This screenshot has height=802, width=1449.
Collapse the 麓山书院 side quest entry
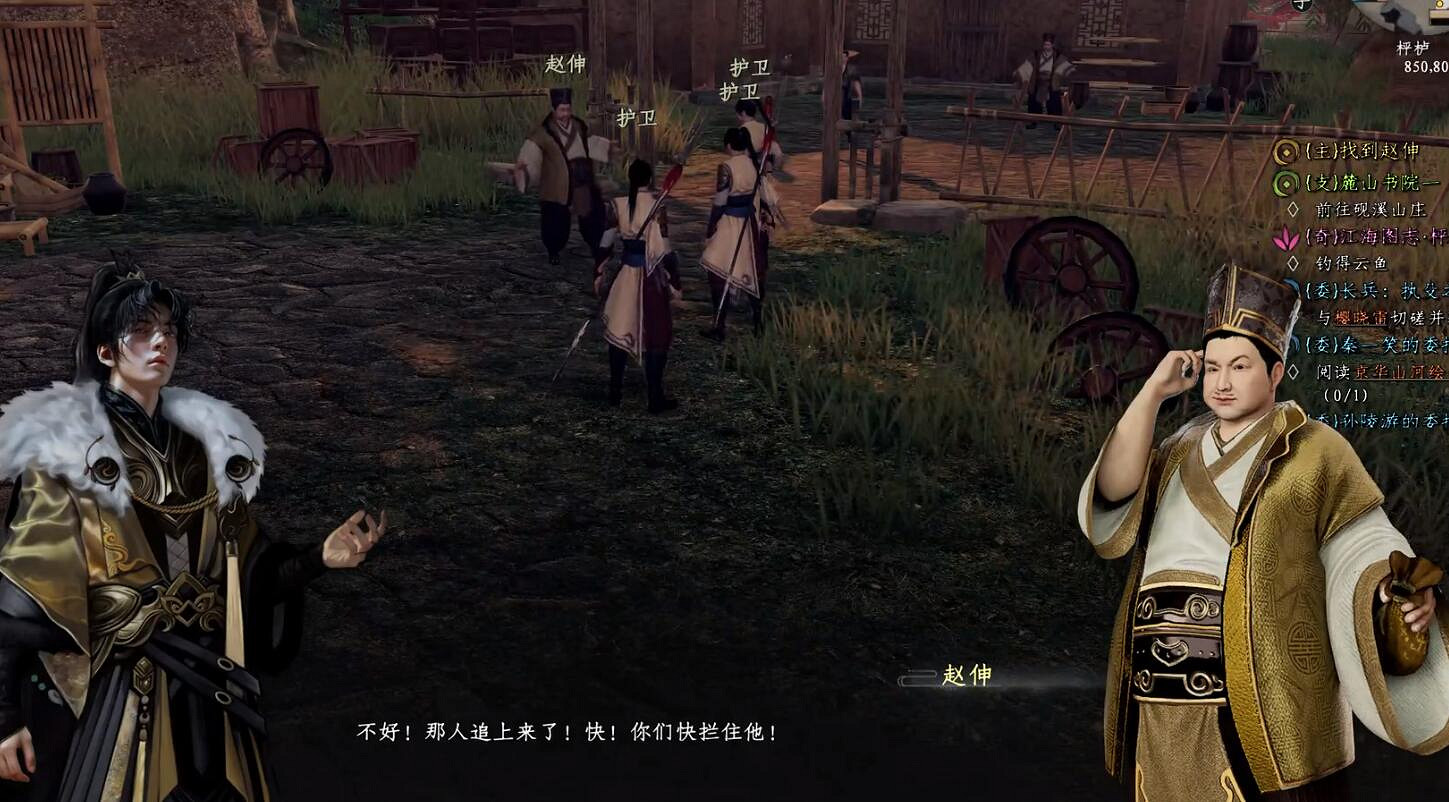point(1370,184)
